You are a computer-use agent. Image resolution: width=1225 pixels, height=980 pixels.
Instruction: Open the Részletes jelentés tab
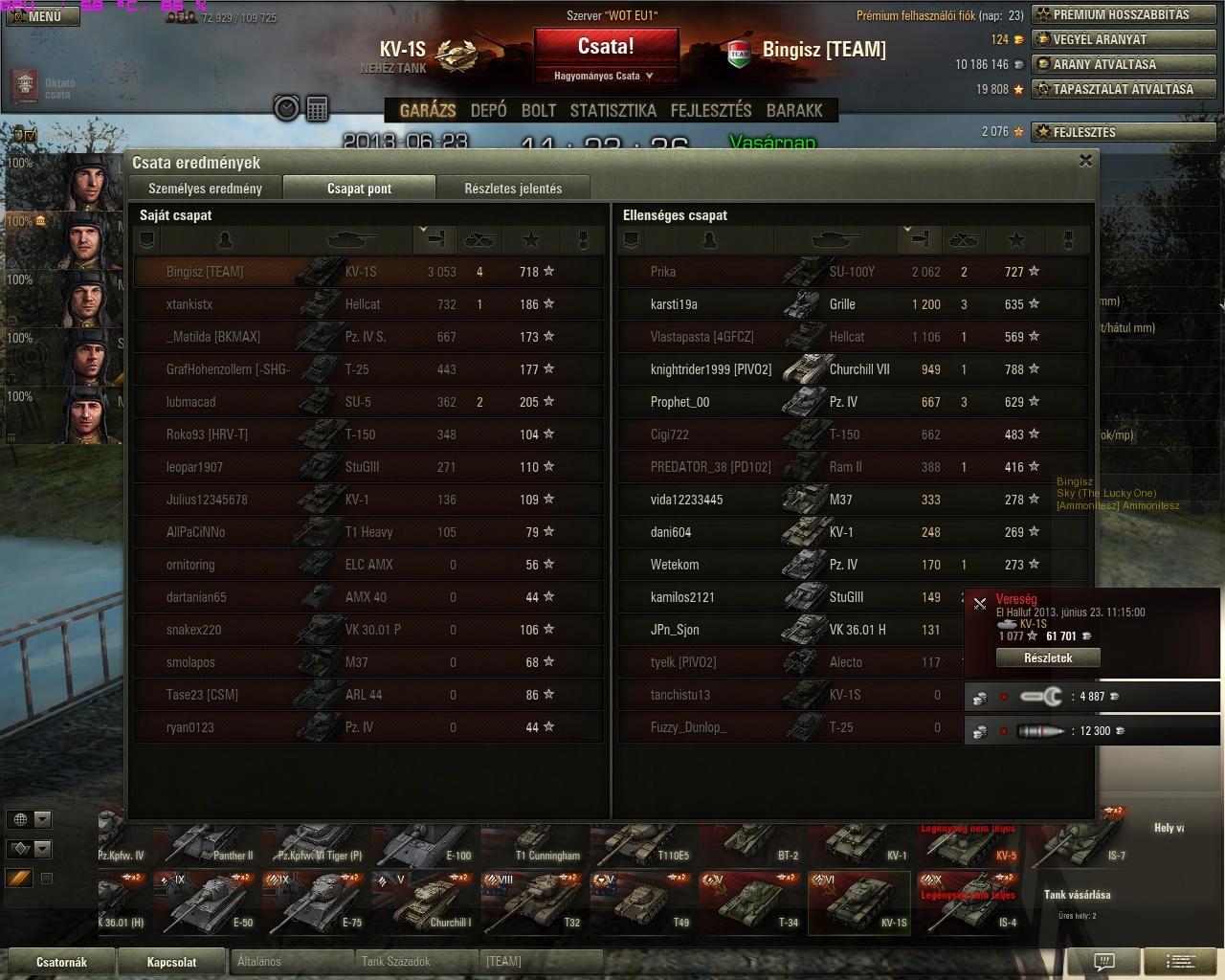(513, 189)
